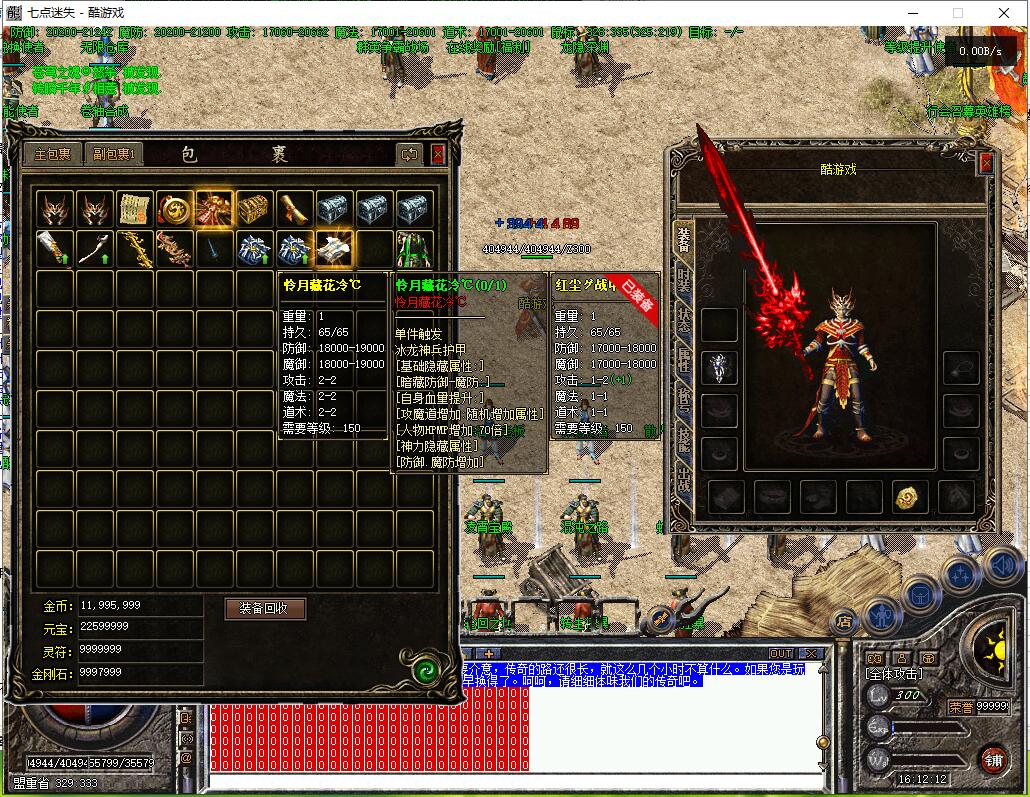Viewport: 1030px width, 797px height.
Task: Click the red 铺 stall button
Action: (x=992, y=759)
